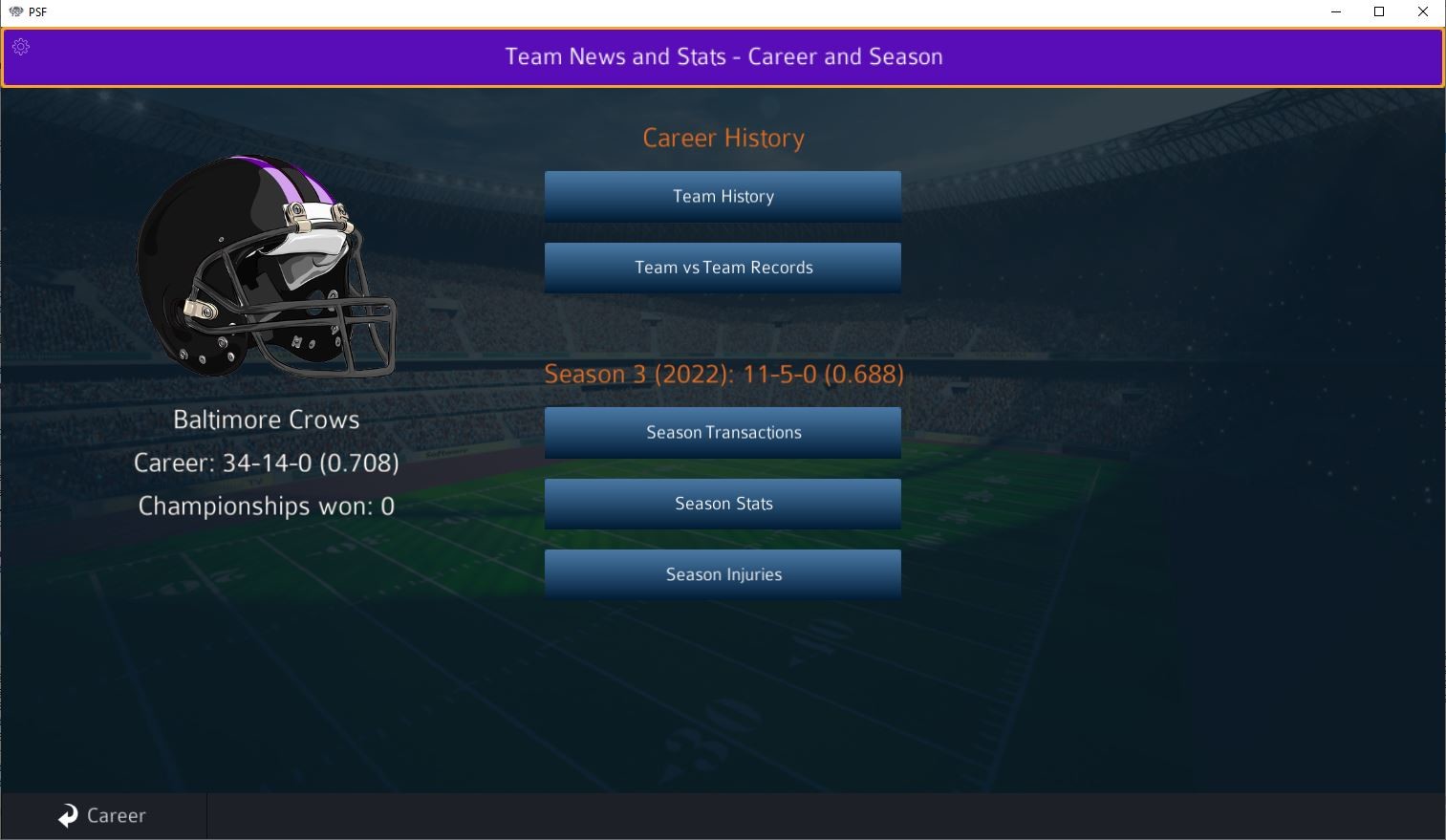Image resolution: width=1446 pixels, height=840 pixels.
Task: Select the Baltimore Crows team name
Action: click(267, 419)
